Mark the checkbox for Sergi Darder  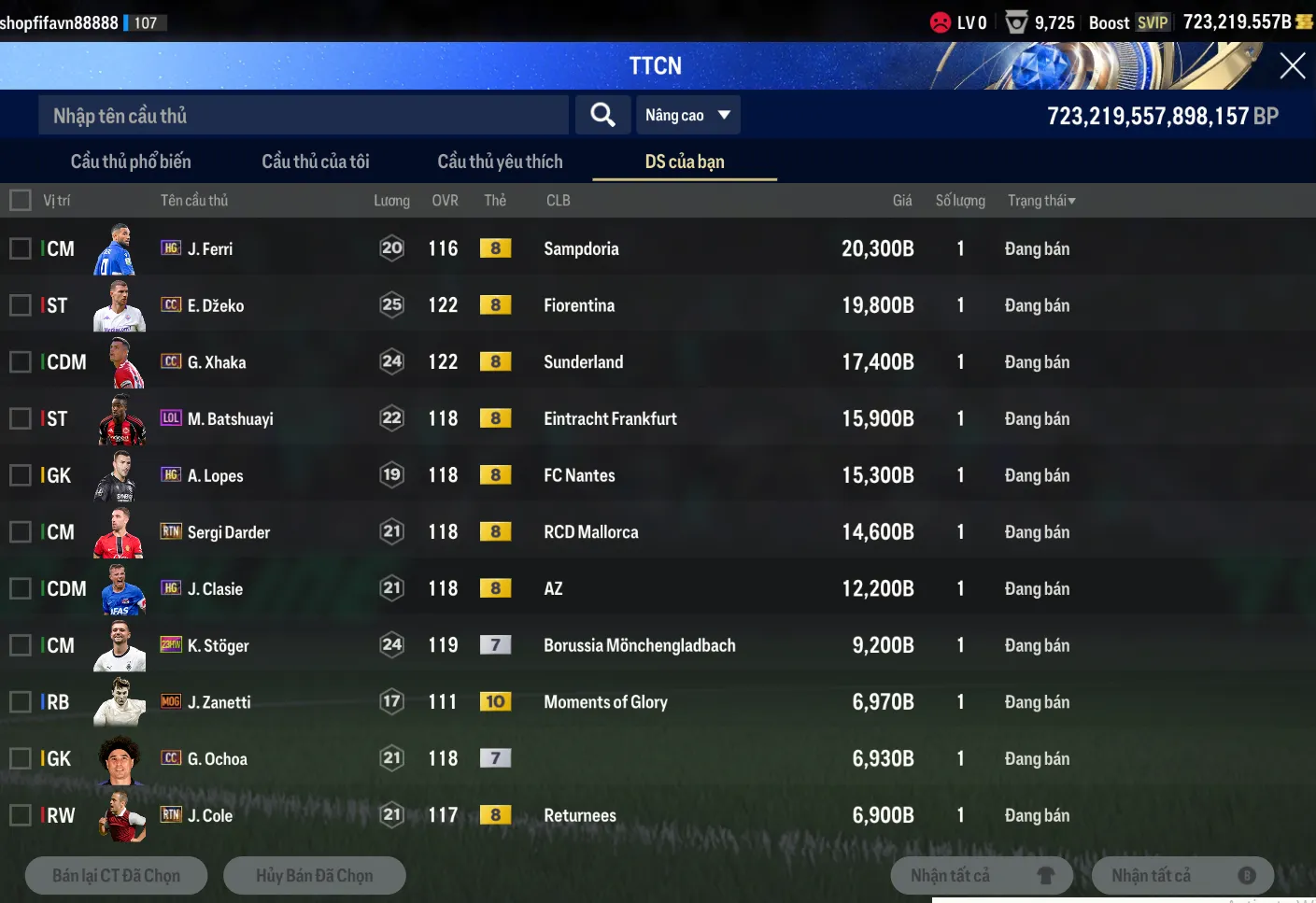[x=20, y=532]
